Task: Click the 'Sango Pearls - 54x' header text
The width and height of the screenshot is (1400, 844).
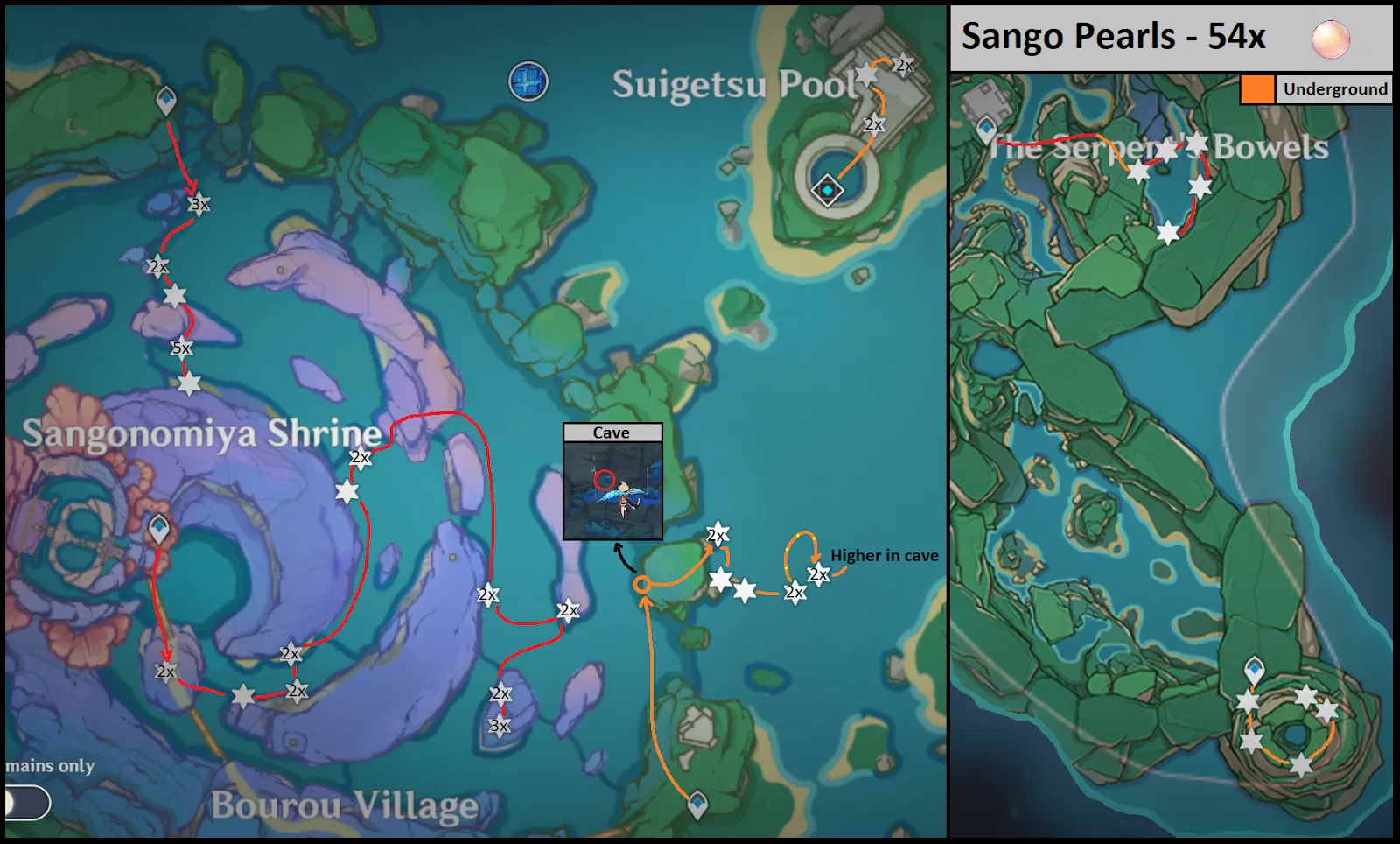Action: (x=1111, y=38)
